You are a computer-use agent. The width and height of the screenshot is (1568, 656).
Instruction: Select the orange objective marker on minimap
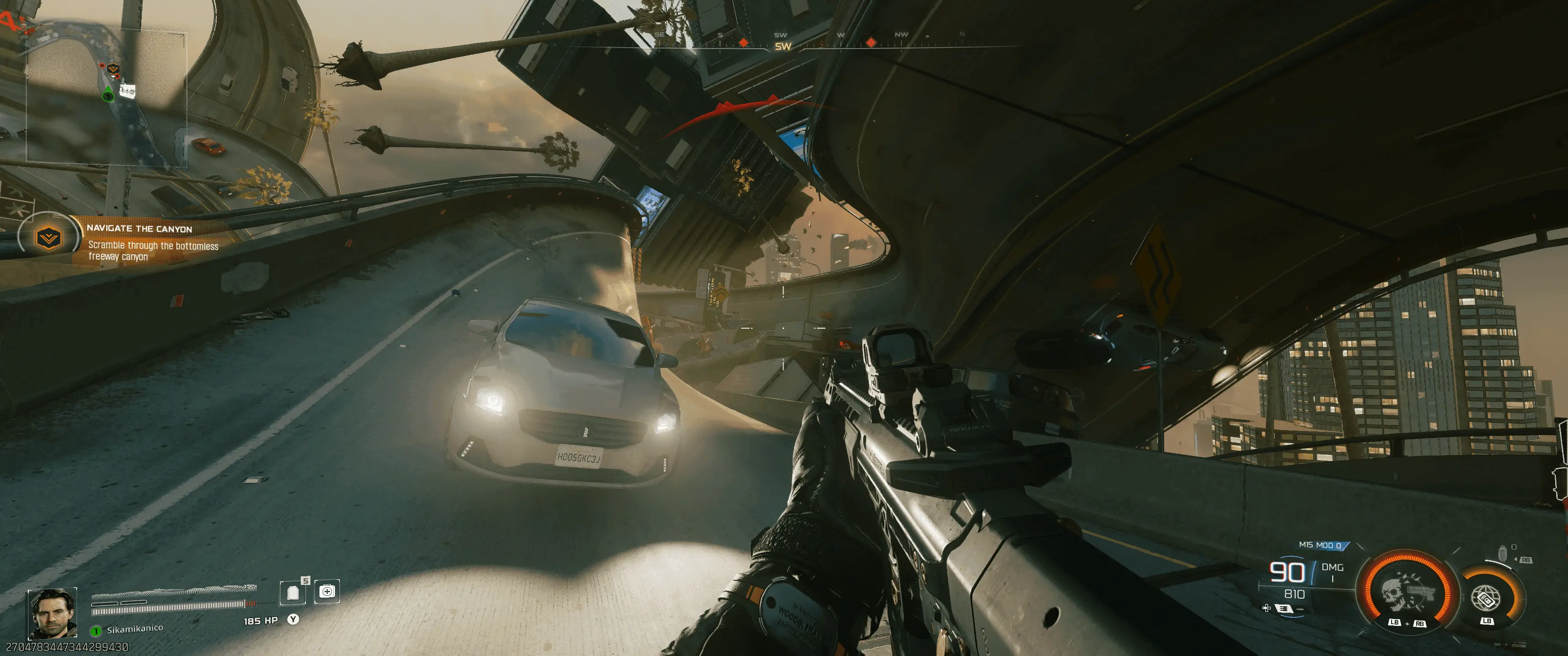(x=113, y=69)
